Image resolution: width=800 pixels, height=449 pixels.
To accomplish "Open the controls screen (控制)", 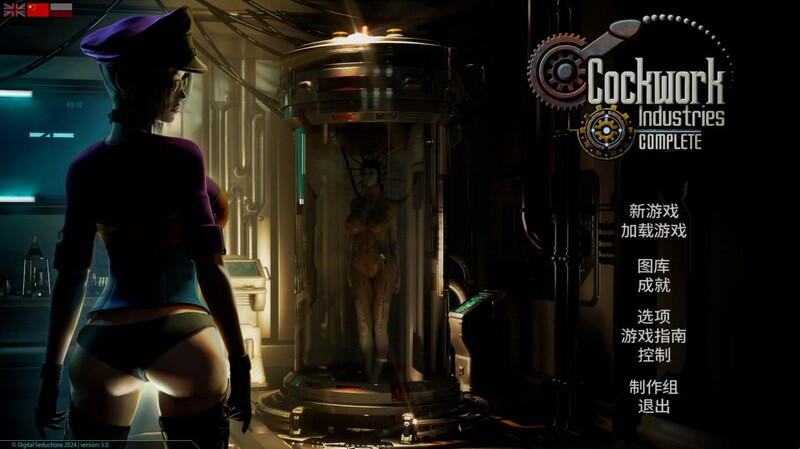I will coord(653,355).
